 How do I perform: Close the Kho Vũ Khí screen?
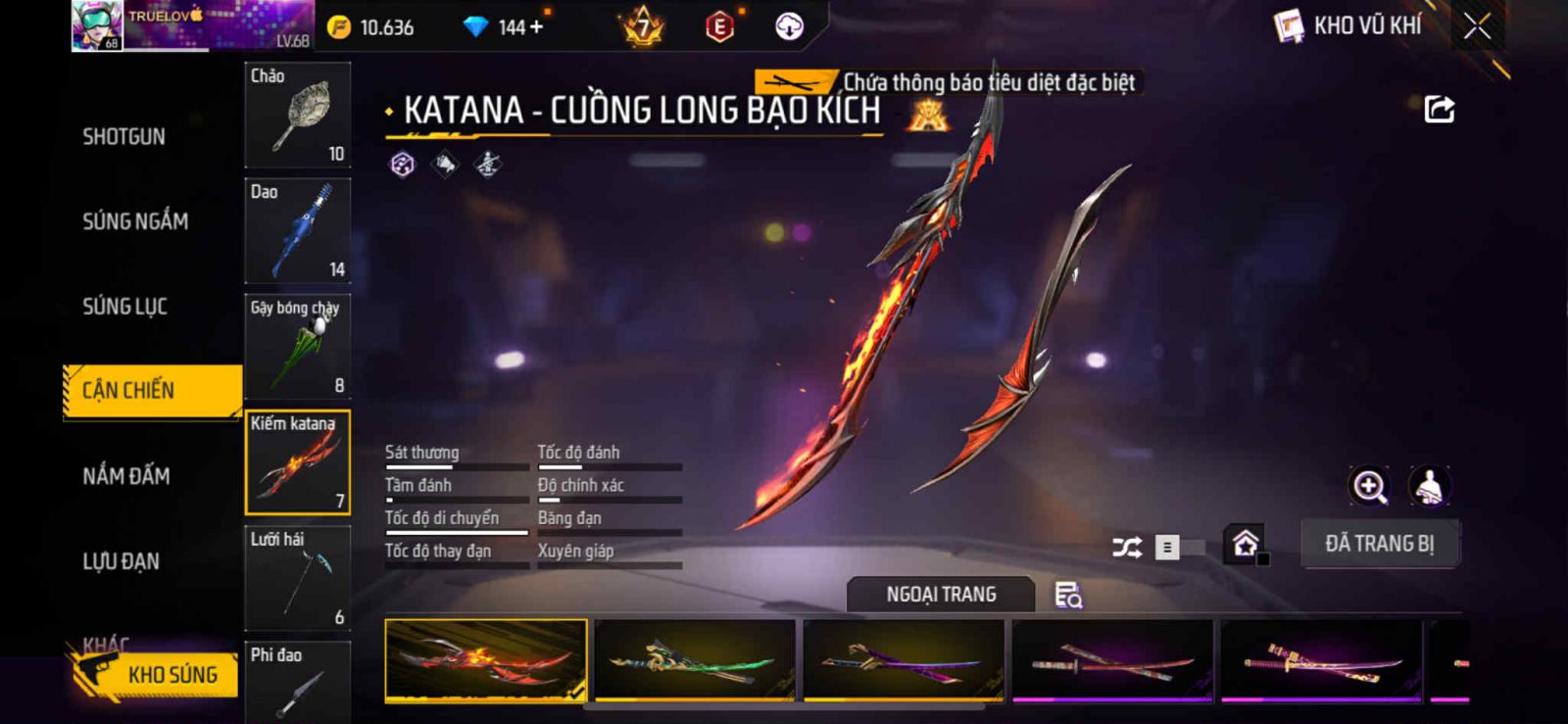point(1477,26)
